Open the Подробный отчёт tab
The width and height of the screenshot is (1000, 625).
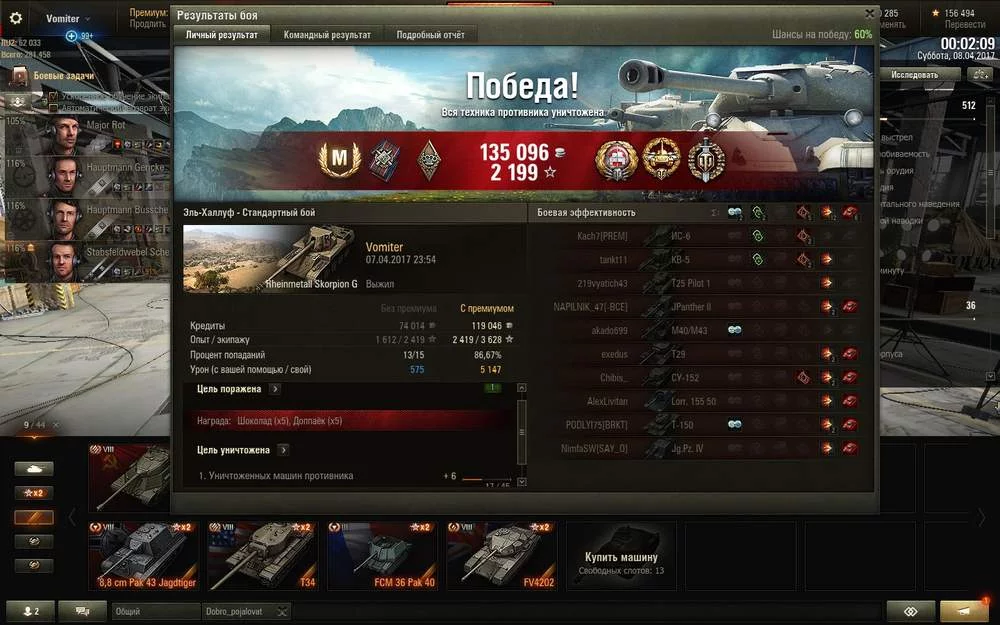pos(430,35)
